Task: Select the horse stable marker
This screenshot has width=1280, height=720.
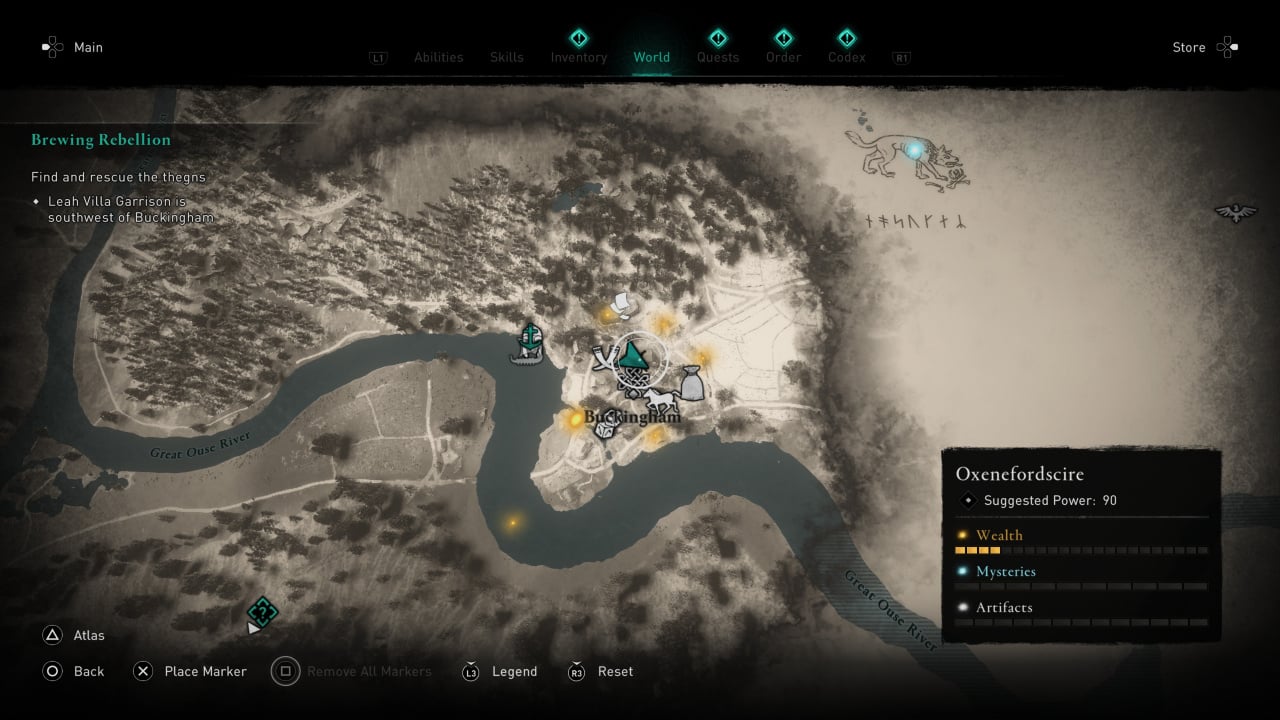Action: (x=661, y=401)
